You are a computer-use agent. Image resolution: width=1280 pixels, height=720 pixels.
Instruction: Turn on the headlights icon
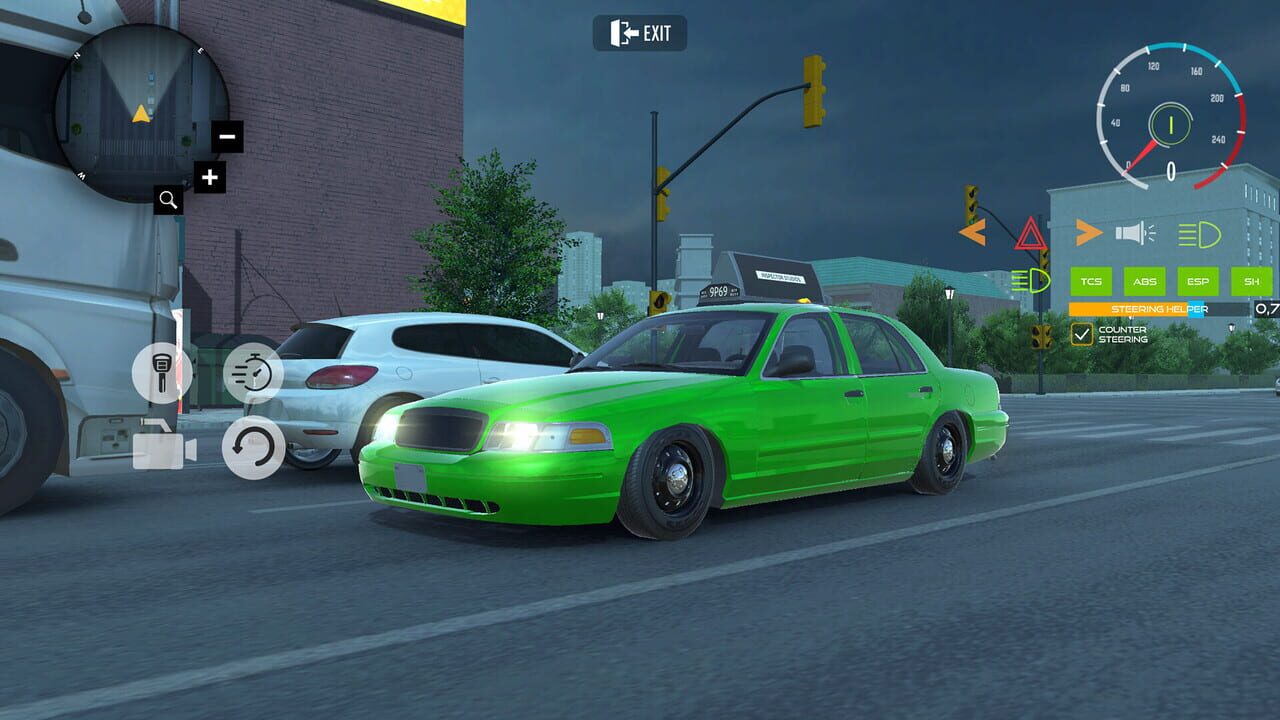click(1198, 235)
